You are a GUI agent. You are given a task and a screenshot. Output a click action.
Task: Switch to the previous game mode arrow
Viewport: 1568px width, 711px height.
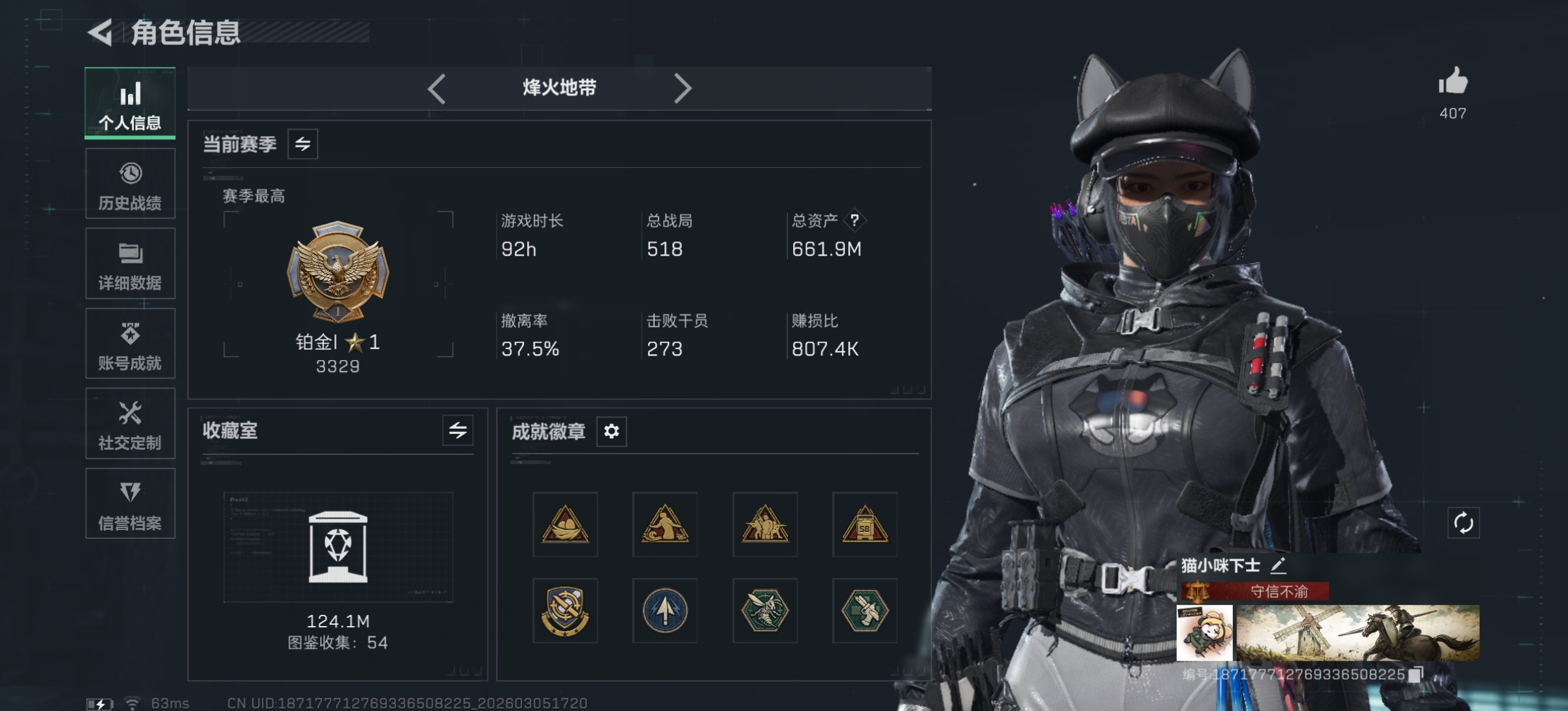pyautogui.click(x=436, y=88)
